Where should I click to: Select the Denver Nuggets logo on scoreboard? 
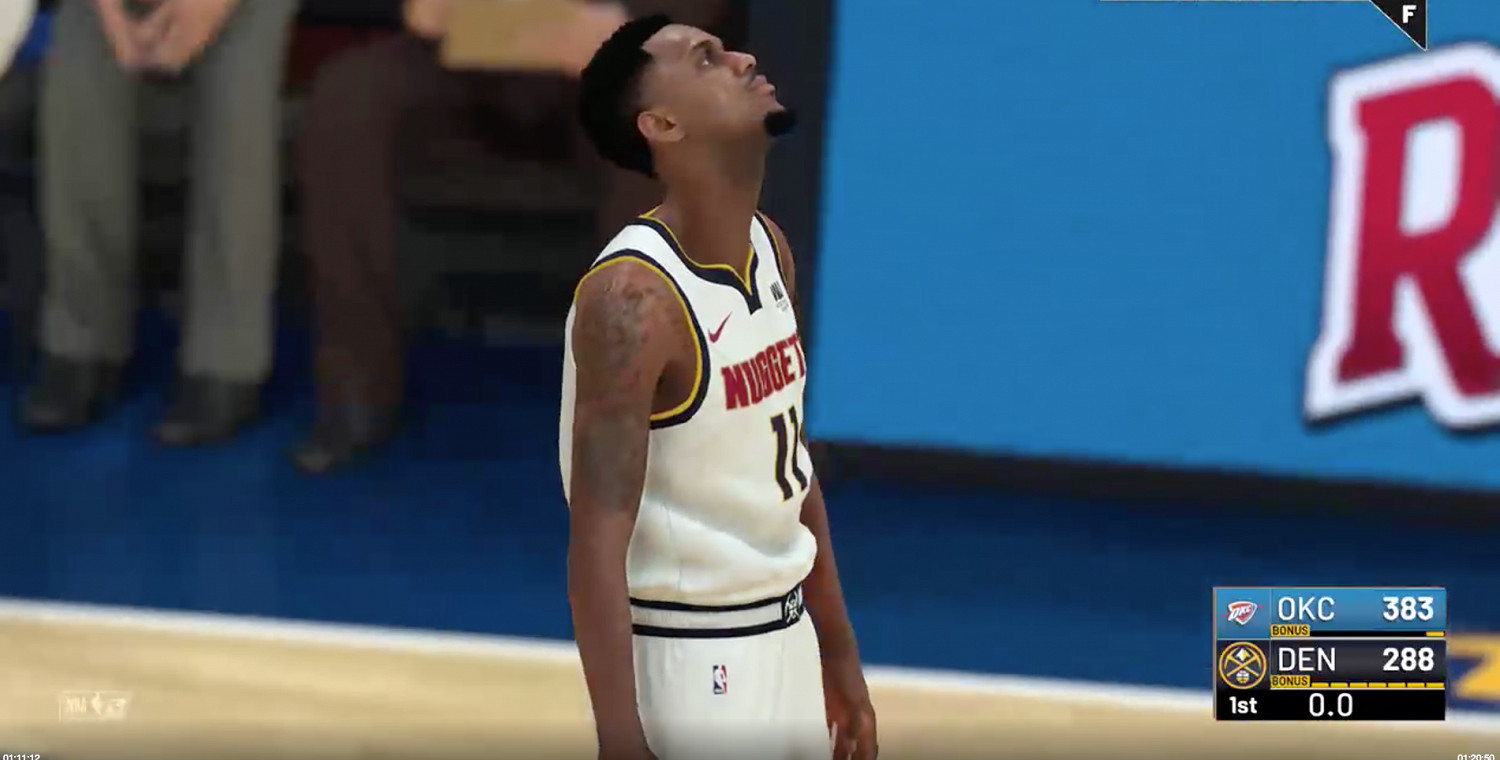click(1242, 663)
